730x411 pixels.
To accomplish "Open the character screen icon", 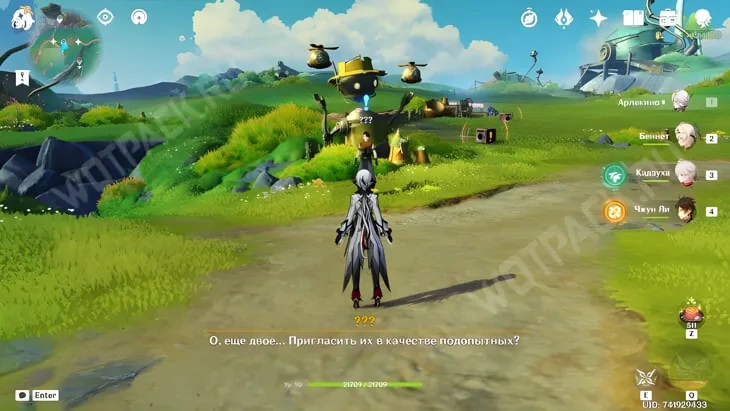I will (x=702, y=18).
